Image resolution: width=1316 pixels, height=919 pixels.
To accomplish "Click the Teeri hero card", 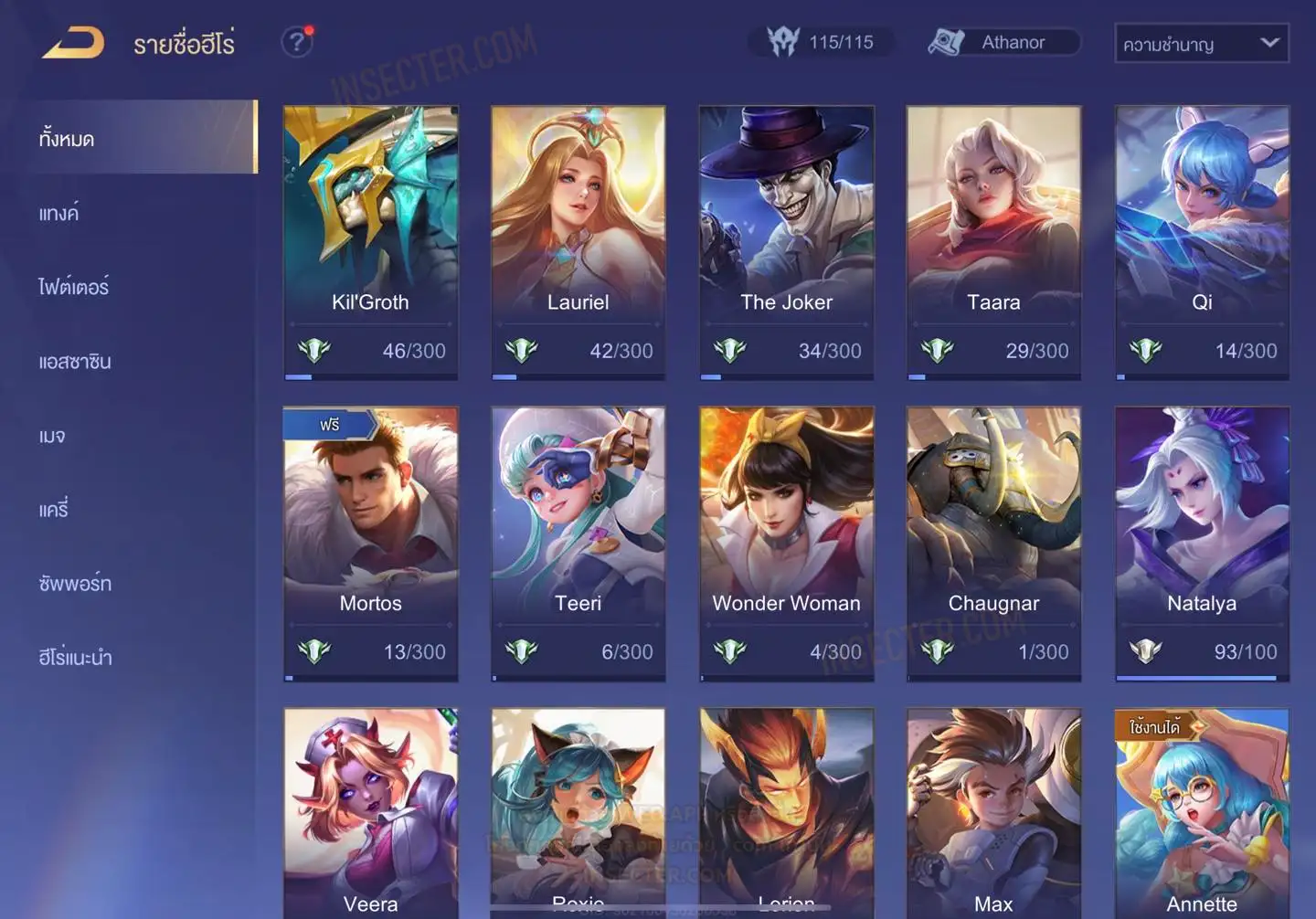I will pyautogui.click(x=578, y=543).
